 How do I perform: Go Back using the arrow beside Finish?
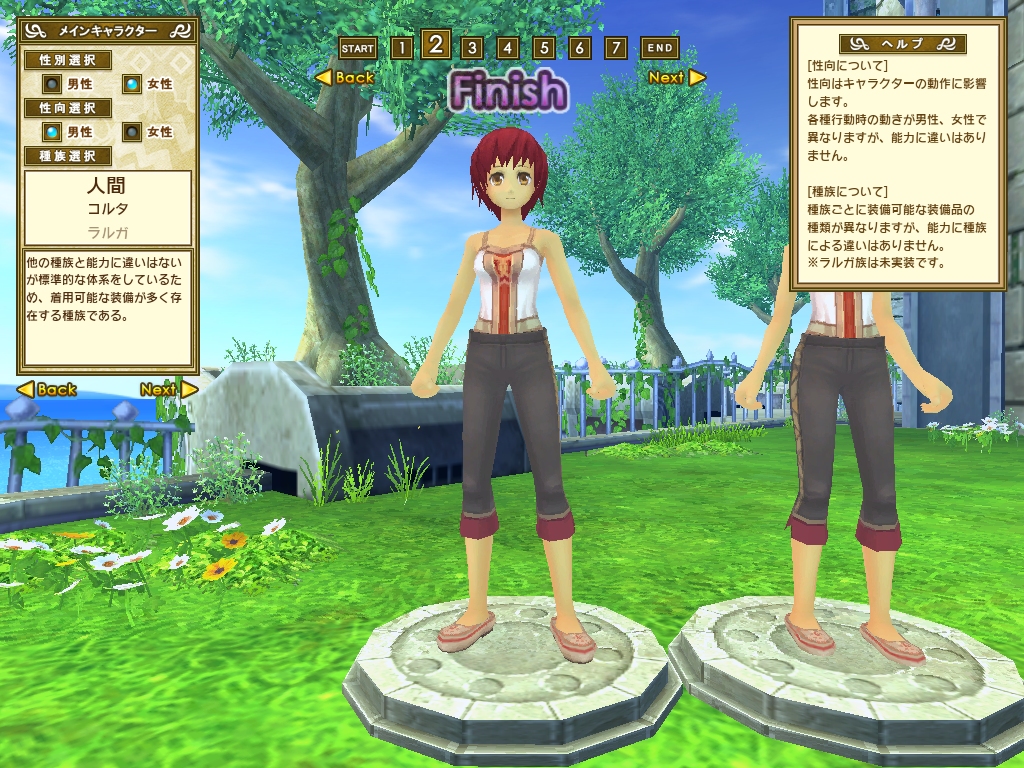coord(344,78)
